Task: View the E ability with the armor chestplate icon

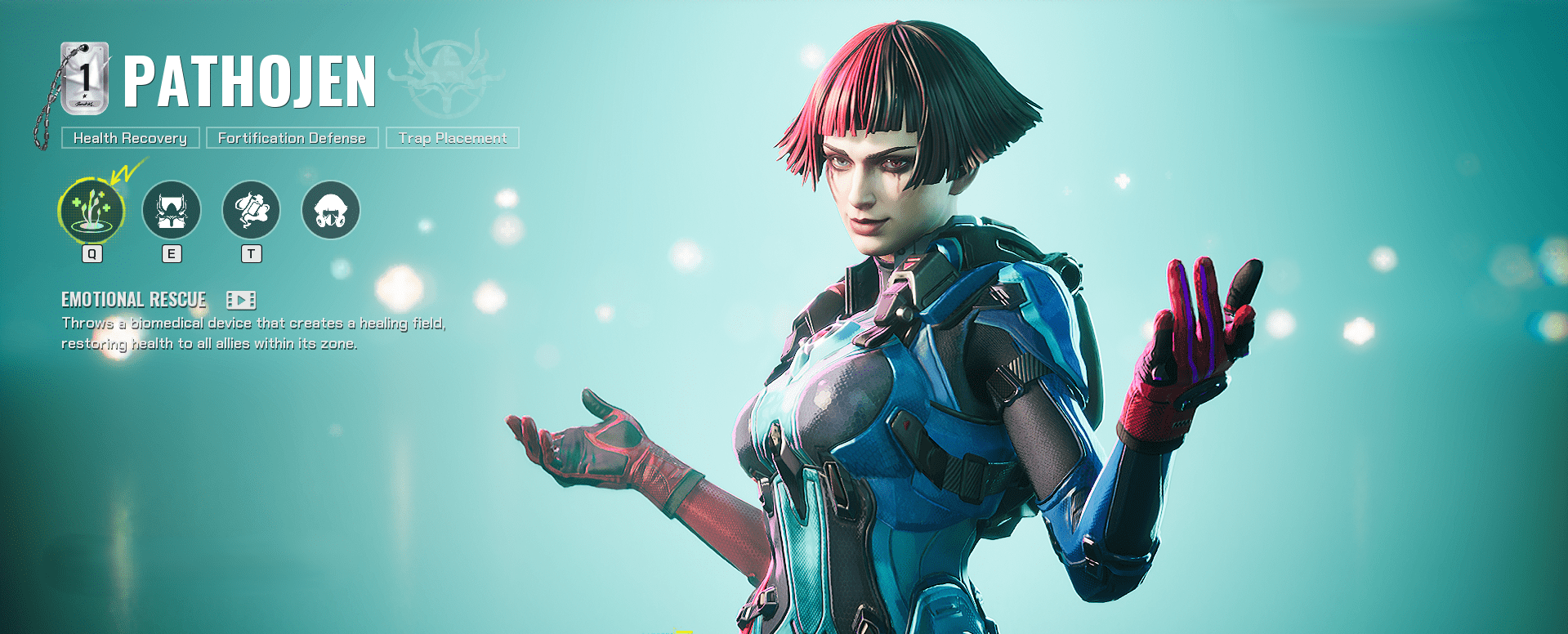Action: (x=171, y=211)
